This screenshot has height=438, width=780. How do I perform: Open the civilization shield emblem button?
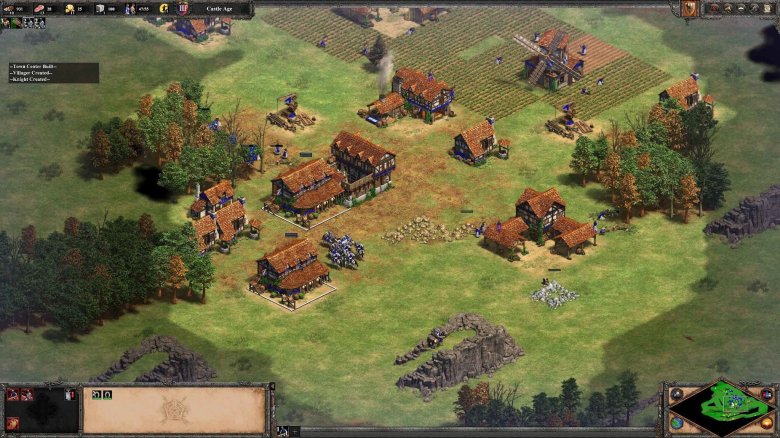tap(689, 8)
